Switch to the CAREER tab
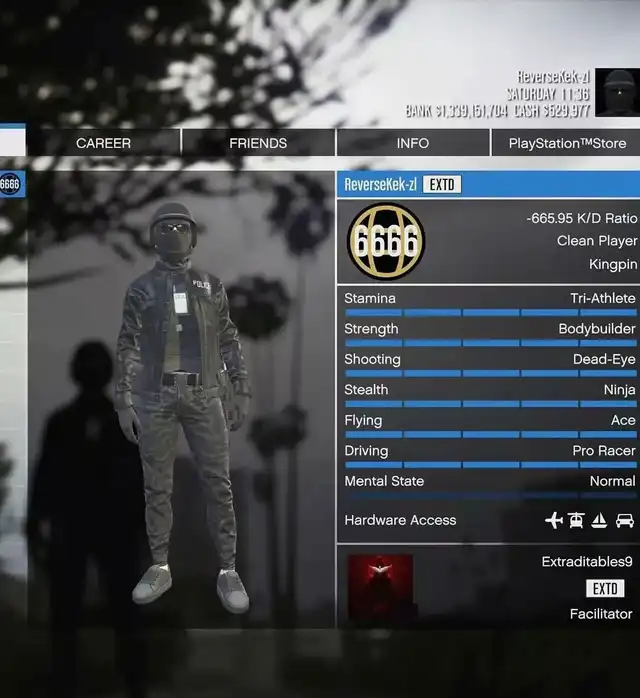The width and height of the screenshot is (640, 698). (103, 143)
